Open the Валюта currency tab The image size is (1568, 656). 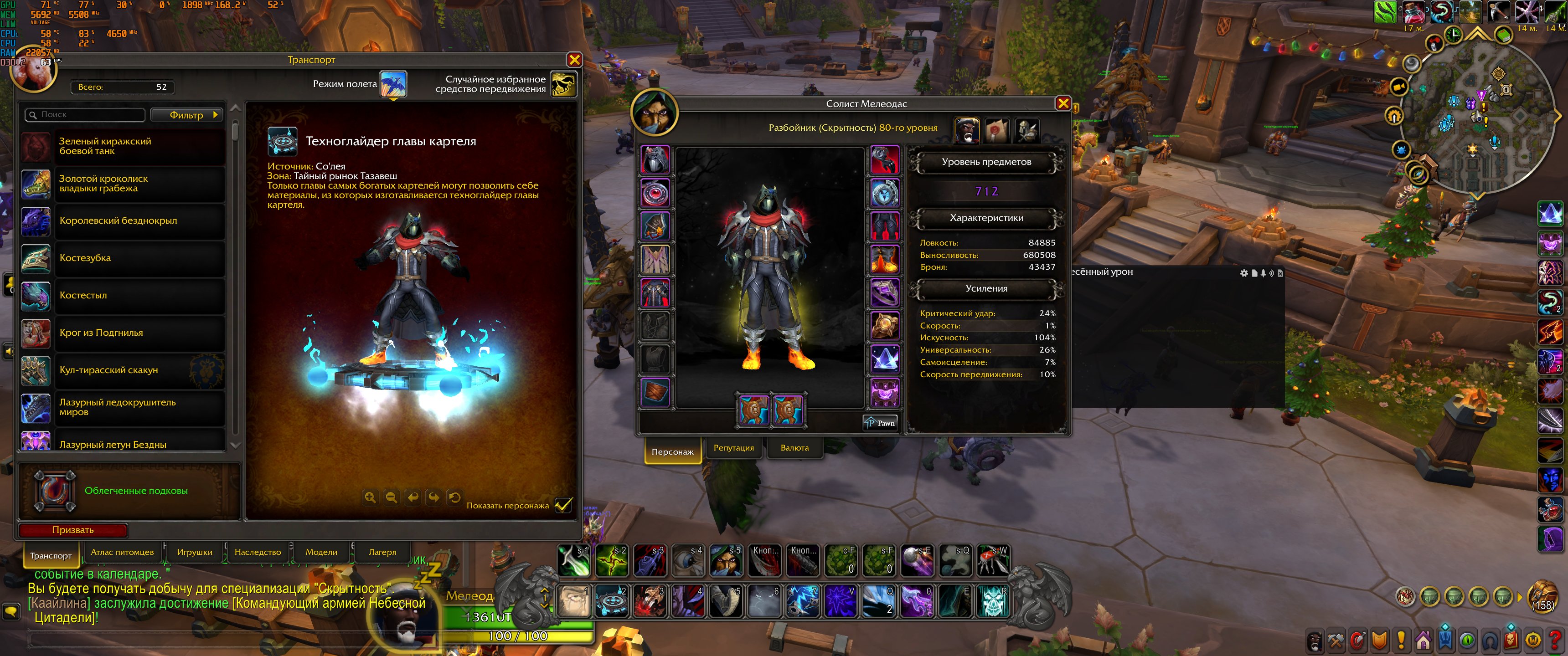[x=794, y=448]
